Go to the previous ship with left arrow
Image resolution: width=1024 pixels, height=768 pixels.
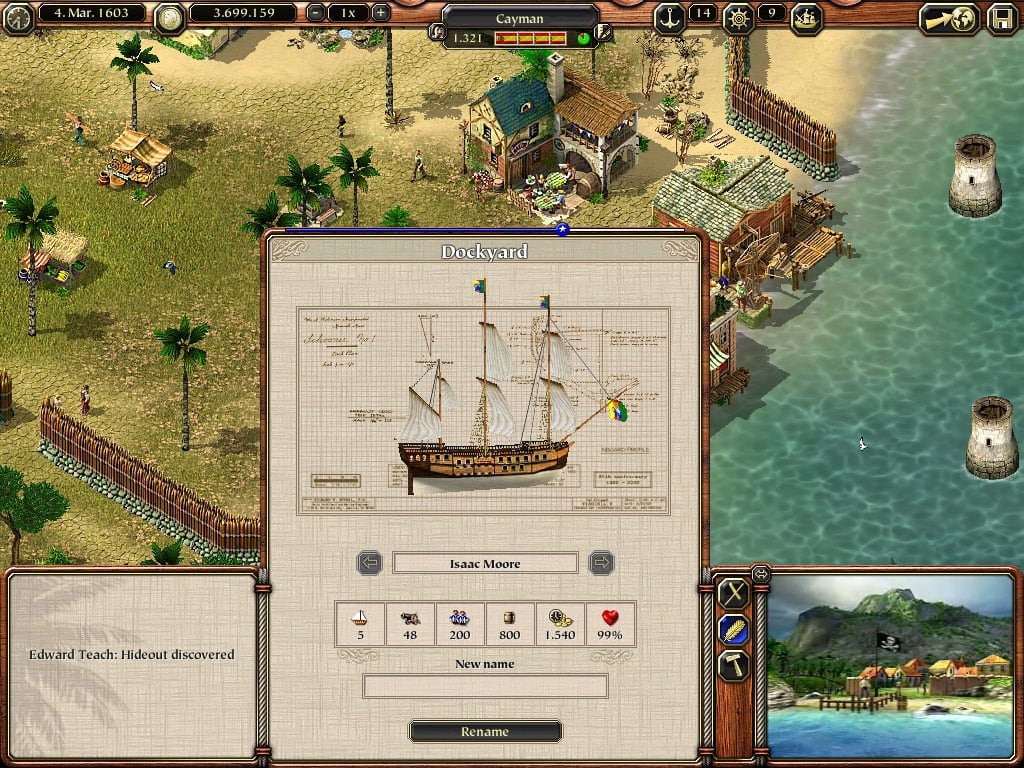click(x=370, y=563)
